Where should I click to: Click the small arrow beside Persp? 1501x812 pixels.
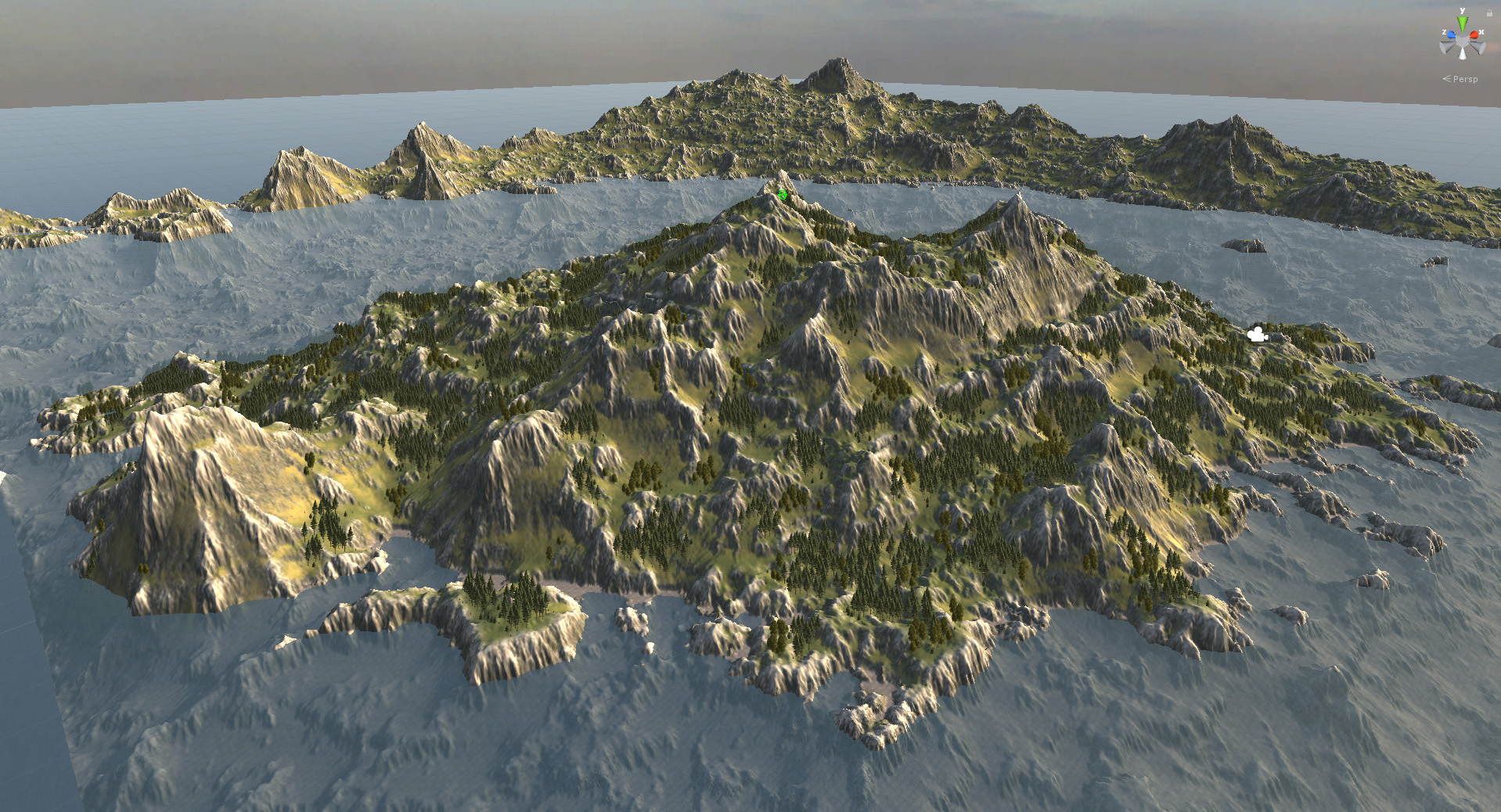[1446, 78]
